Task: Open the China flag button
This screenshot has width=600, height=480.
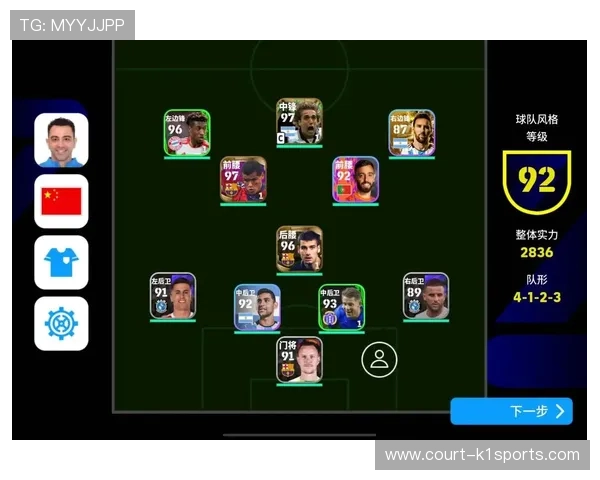Action: coord(61,201)
